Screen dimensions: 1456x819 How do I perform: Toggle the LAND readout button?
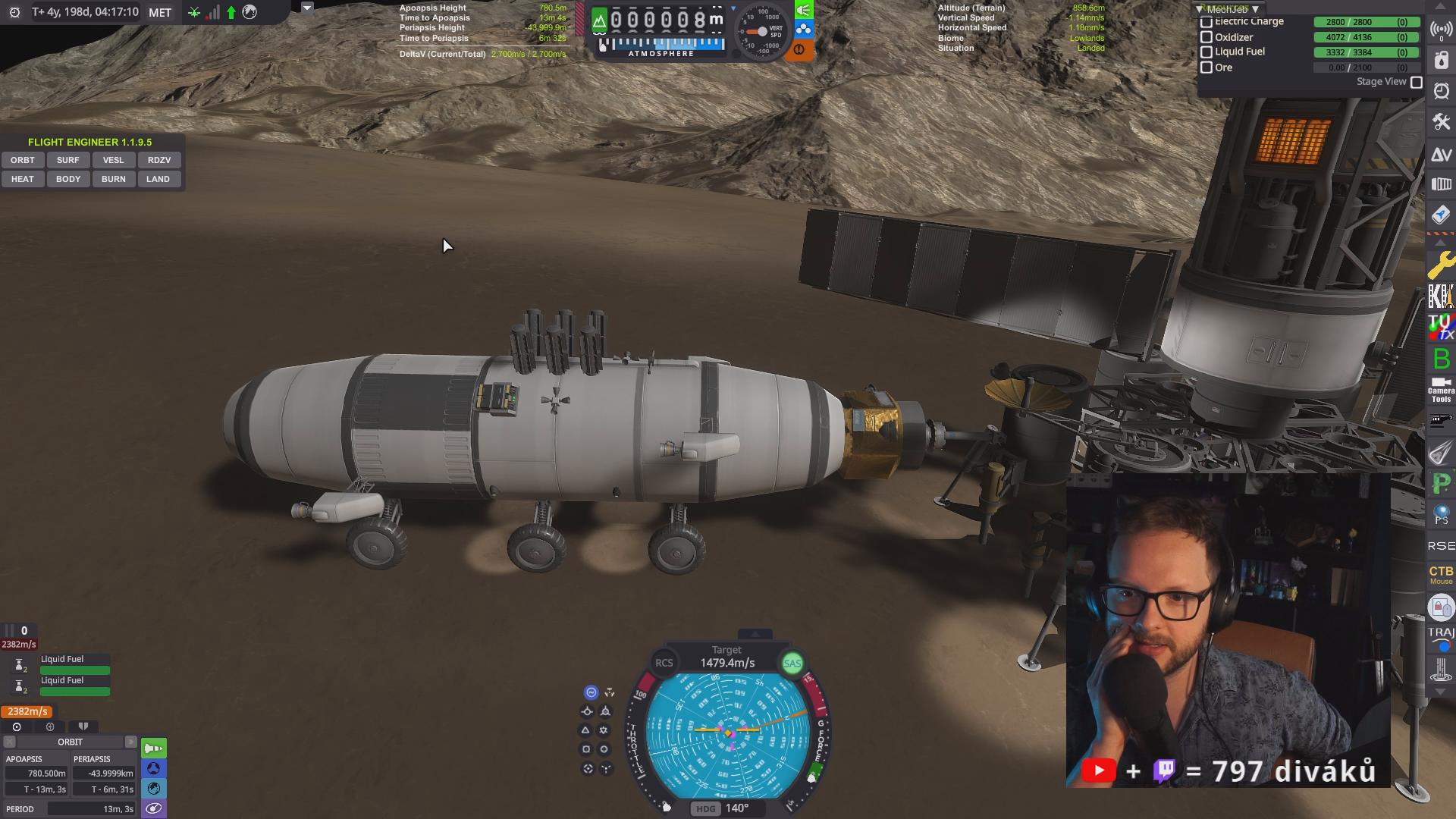(158, 179)
